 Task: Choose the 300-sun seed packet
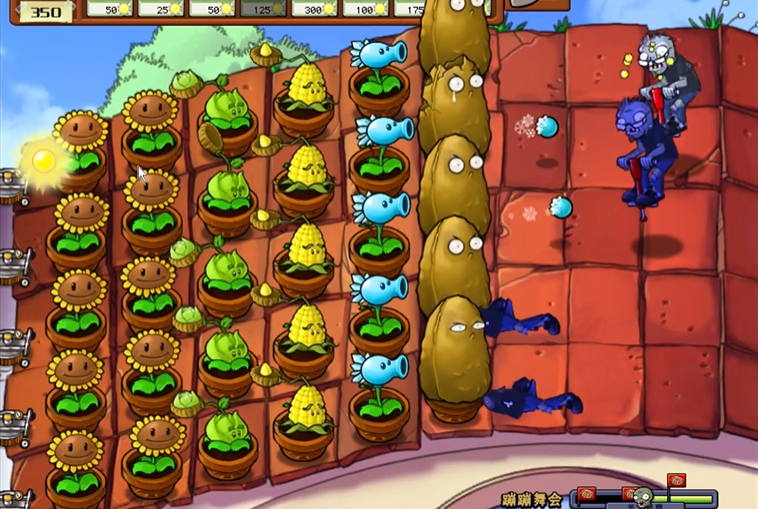click(314, 8)
